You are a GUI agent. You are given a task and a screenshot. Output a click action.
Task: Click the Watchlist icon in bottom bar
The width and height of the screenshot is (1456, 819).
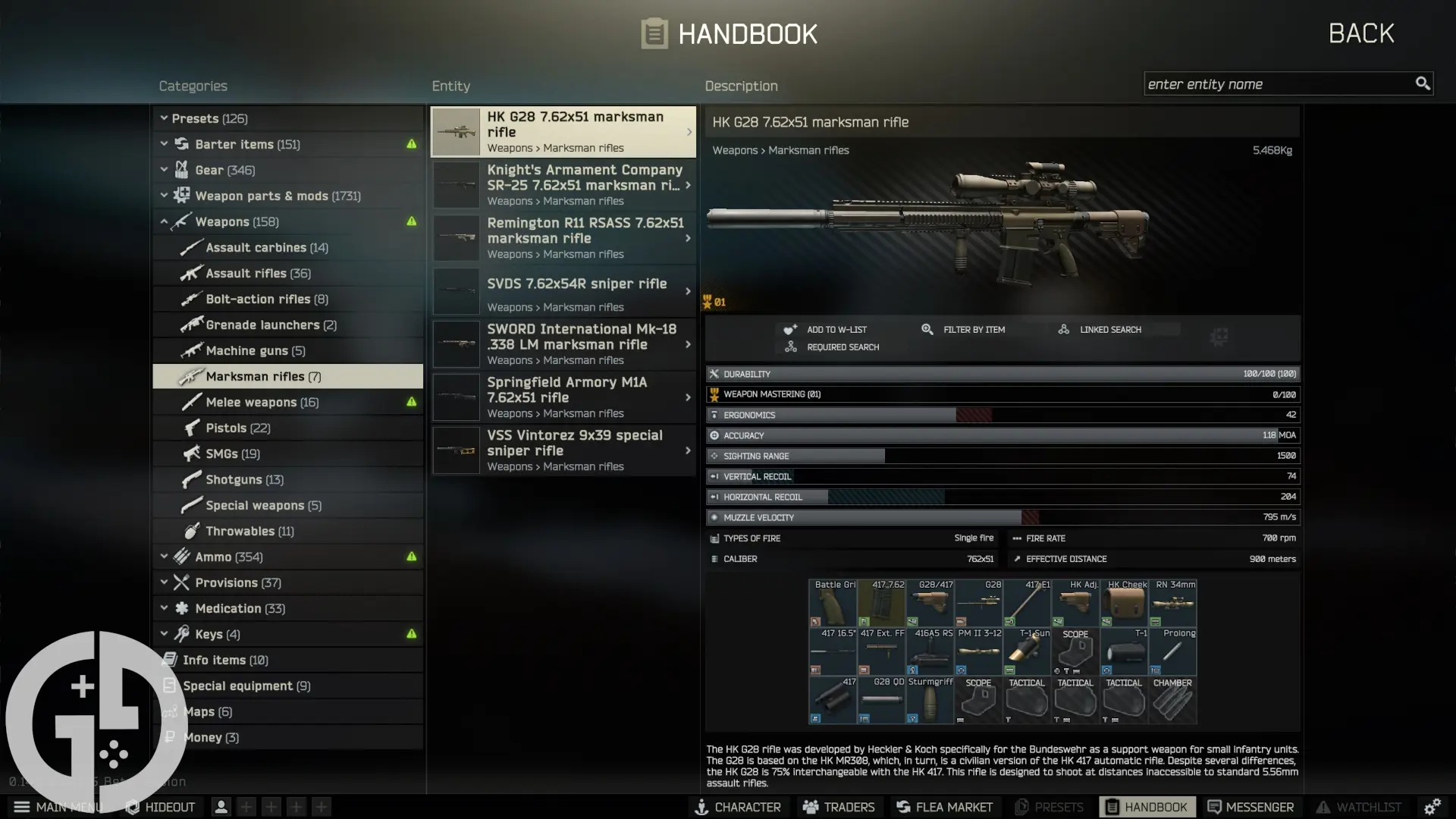point(1323,807)
